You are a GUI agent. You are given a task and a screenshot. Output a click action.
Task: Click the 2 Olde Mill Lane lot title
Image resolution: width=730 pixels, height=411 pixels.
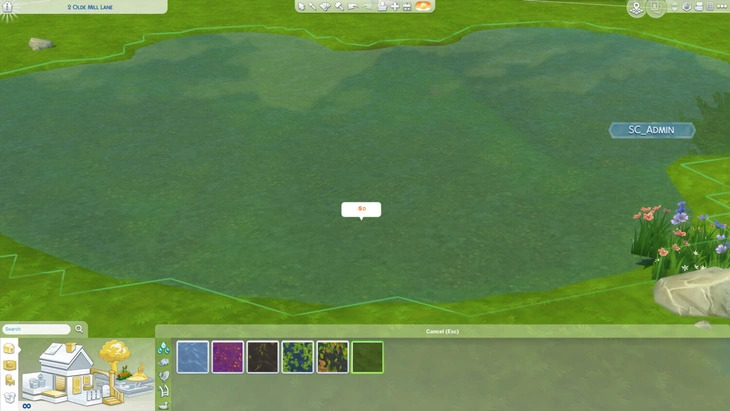click(x=90, y=7)
